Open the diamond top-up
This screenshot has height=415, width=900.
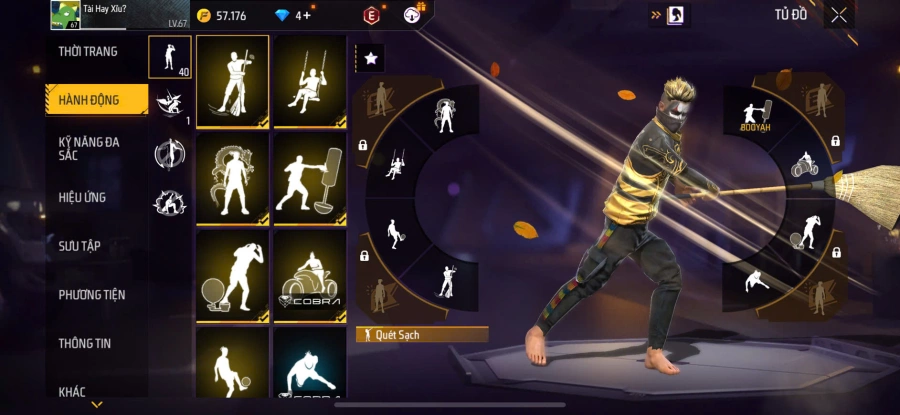click(x=293, y=16)
